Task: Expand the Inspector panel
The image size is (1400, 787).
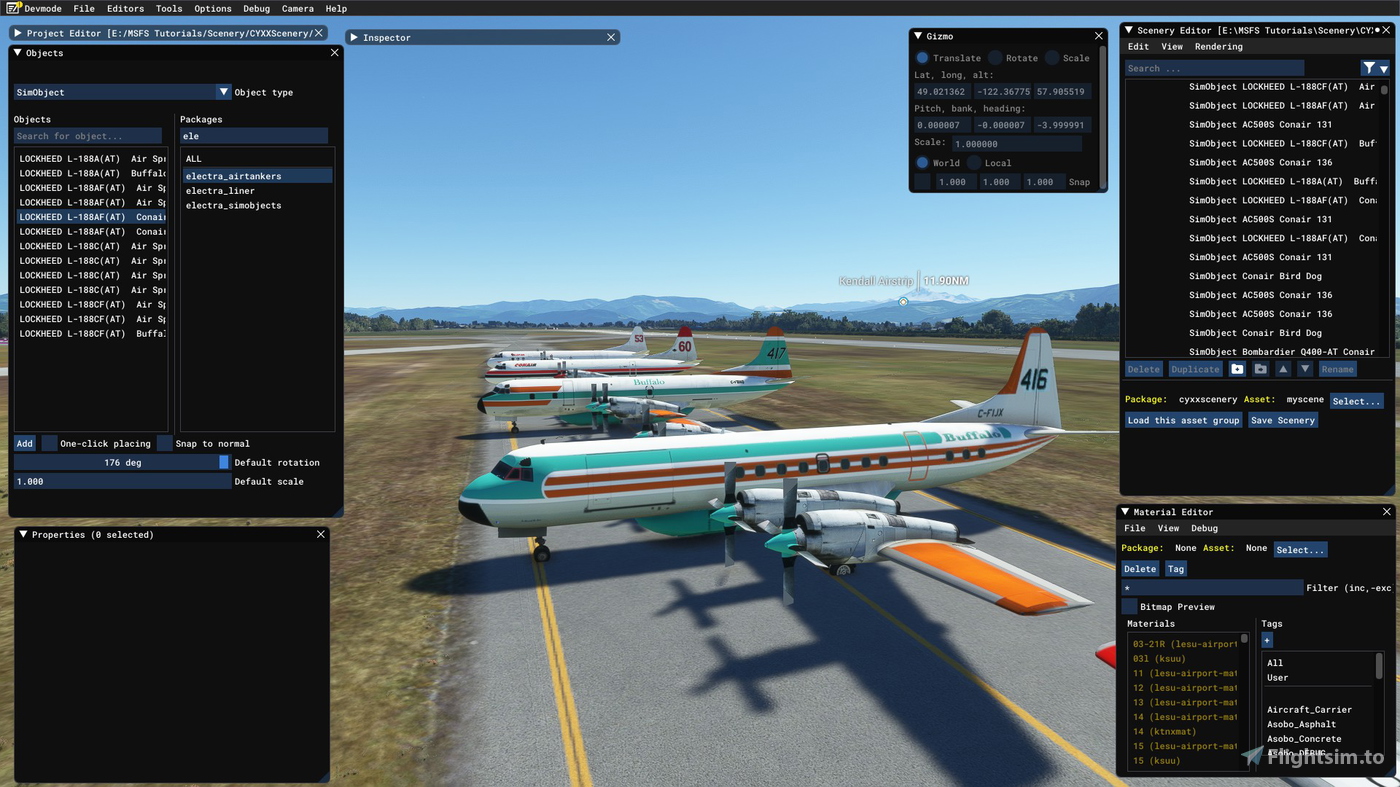Action: (x=355, y=37)
